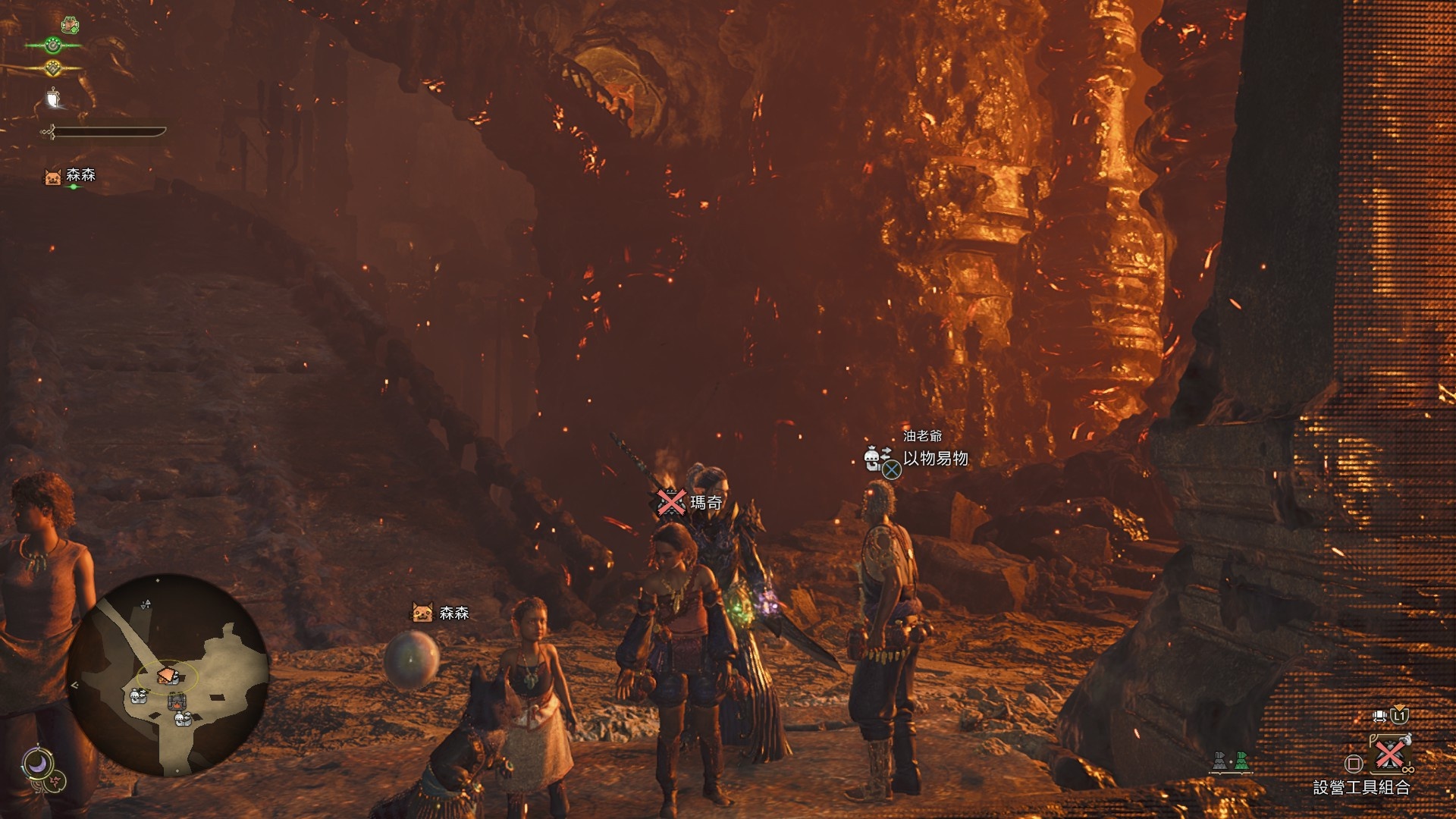The image size is (1456, 819).
Task: Choose the 以物易物 barter prompt
Action: pos(934,459)
